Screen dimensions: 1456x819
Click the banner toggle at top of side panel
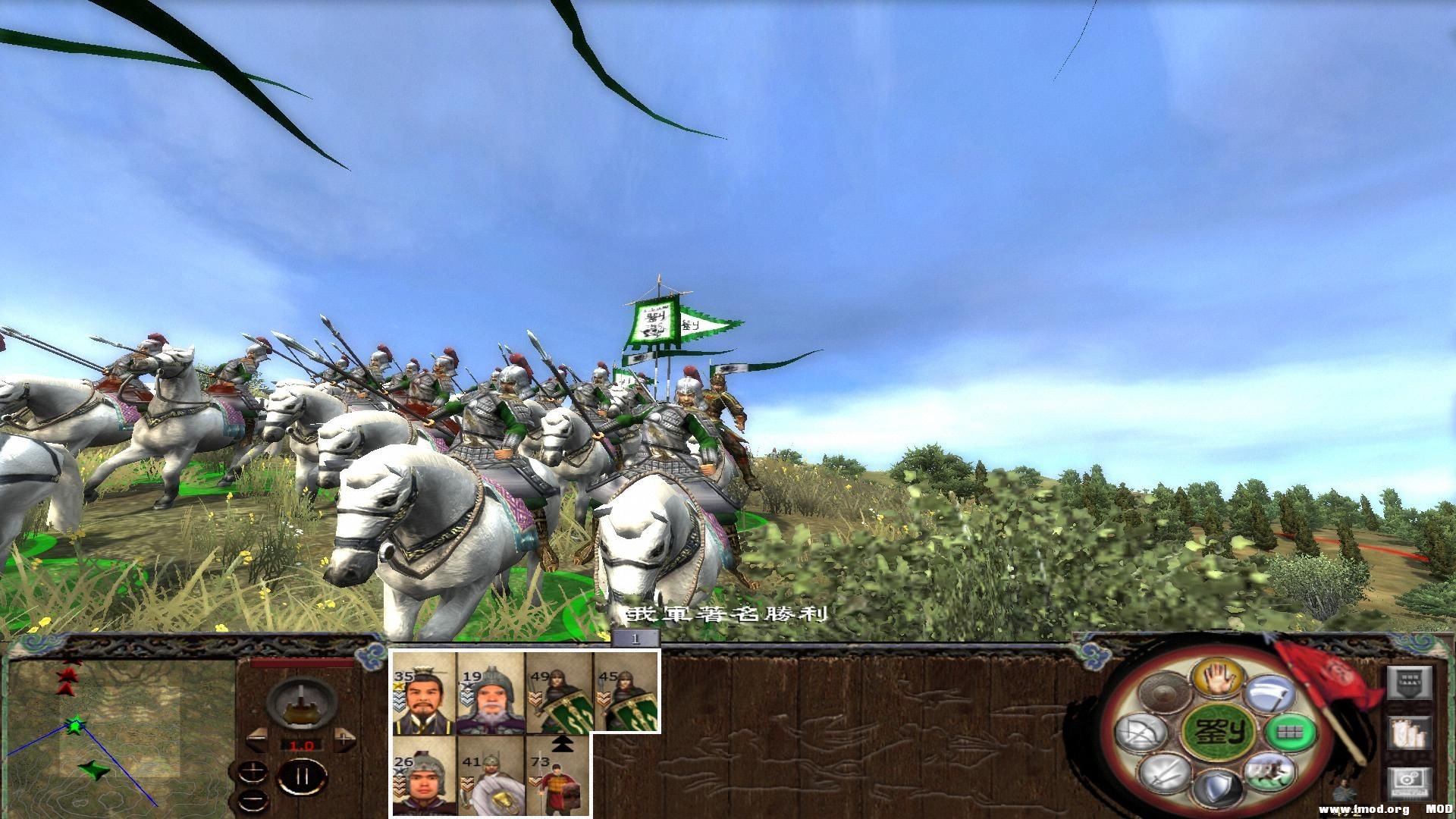(x=1411, y=683)
